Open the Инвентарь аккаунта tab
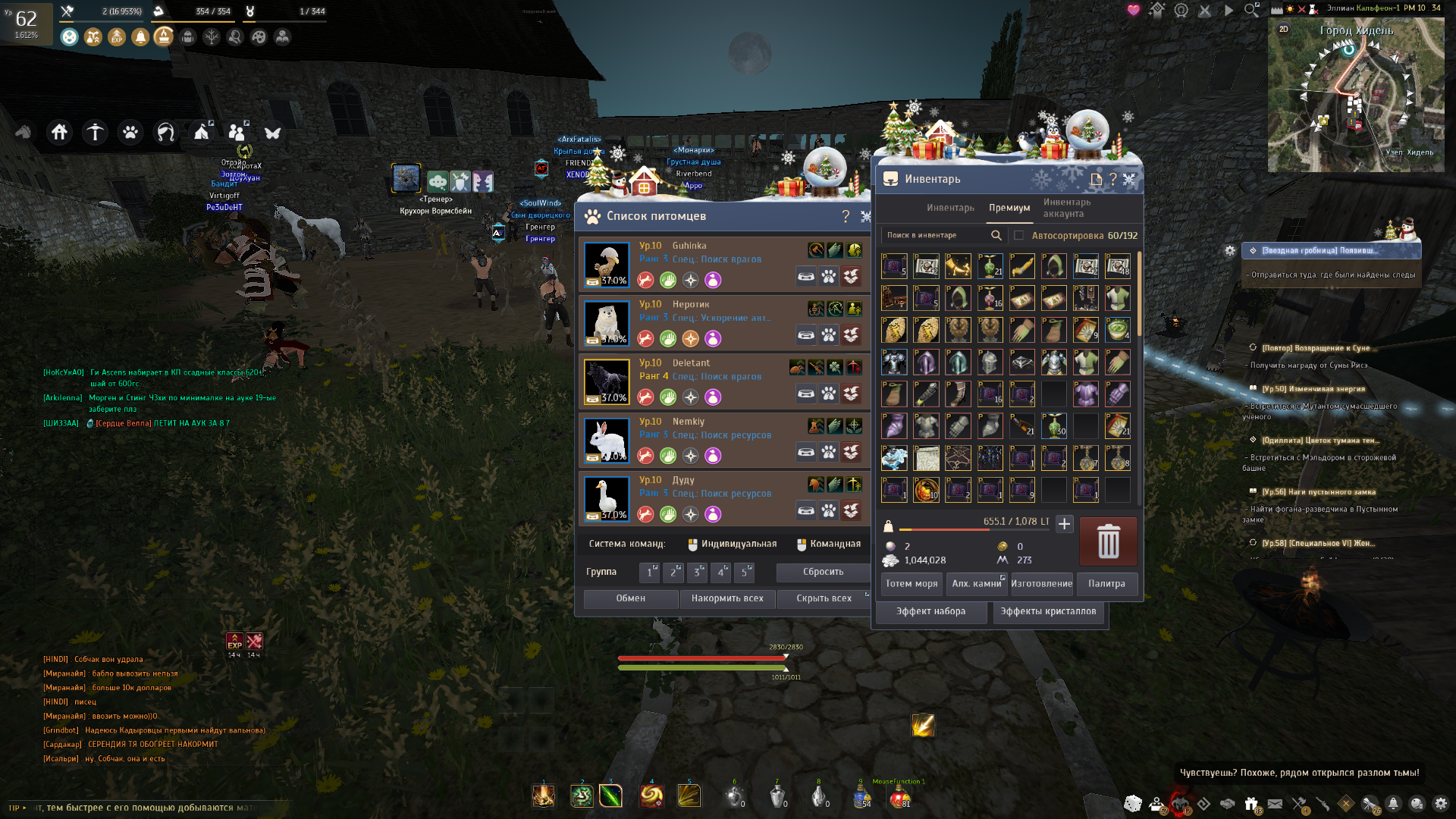Image resolution: width=1456 pixels, height=819 pixels. 1067,208
